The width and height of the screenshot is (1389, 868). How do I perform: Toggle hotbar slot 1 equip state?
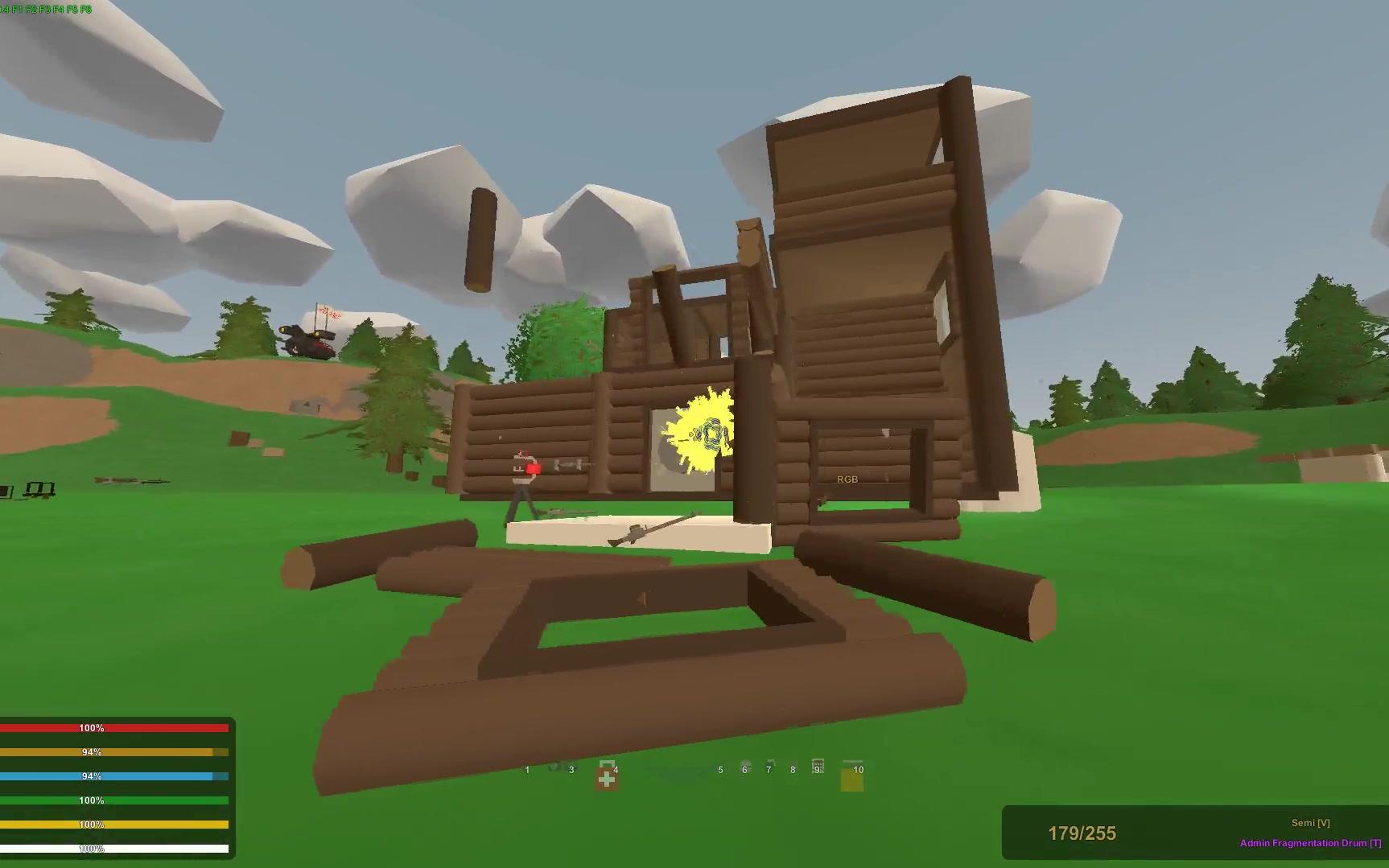[x=527, y=769]
